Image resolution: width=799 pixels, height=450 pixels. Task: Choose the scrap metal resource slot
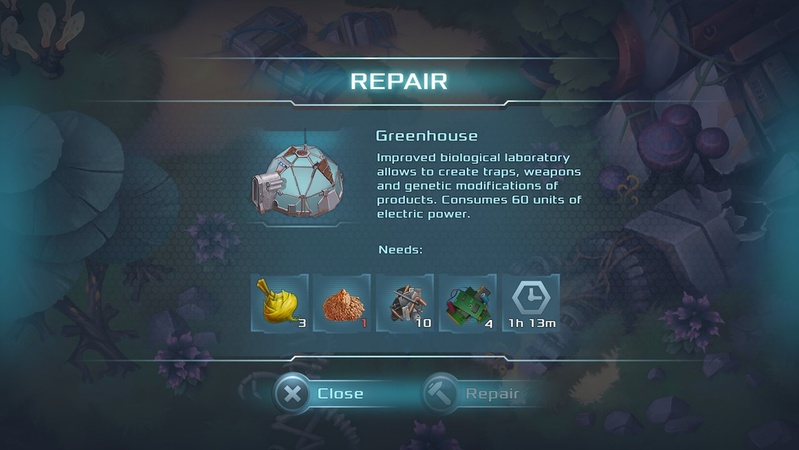point(405,303)
